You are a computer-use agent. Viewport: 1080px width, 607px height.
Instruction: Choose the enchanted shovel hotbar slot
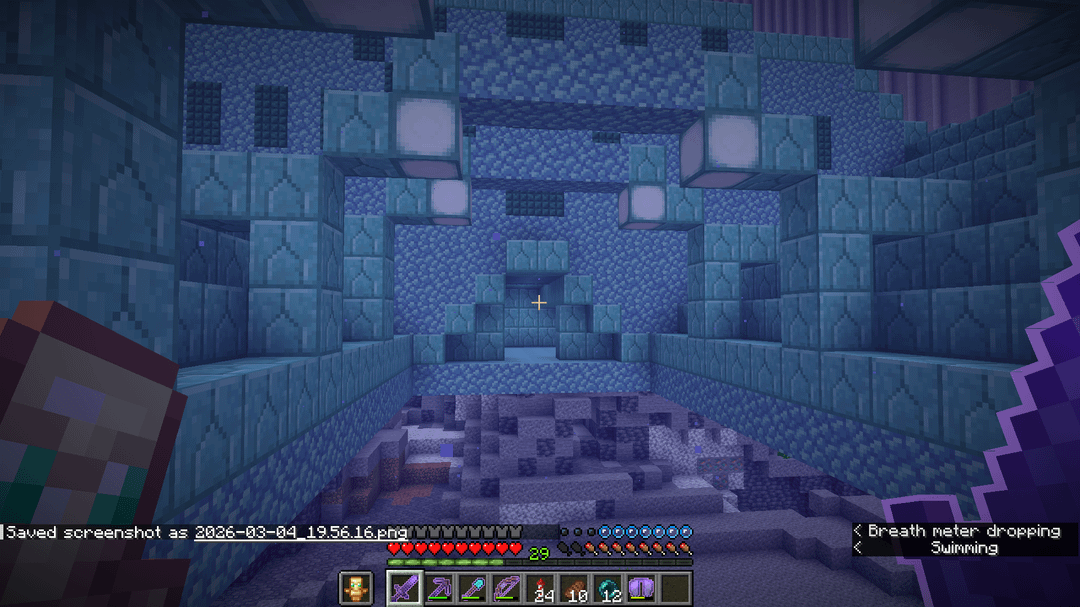pos(472,588)
